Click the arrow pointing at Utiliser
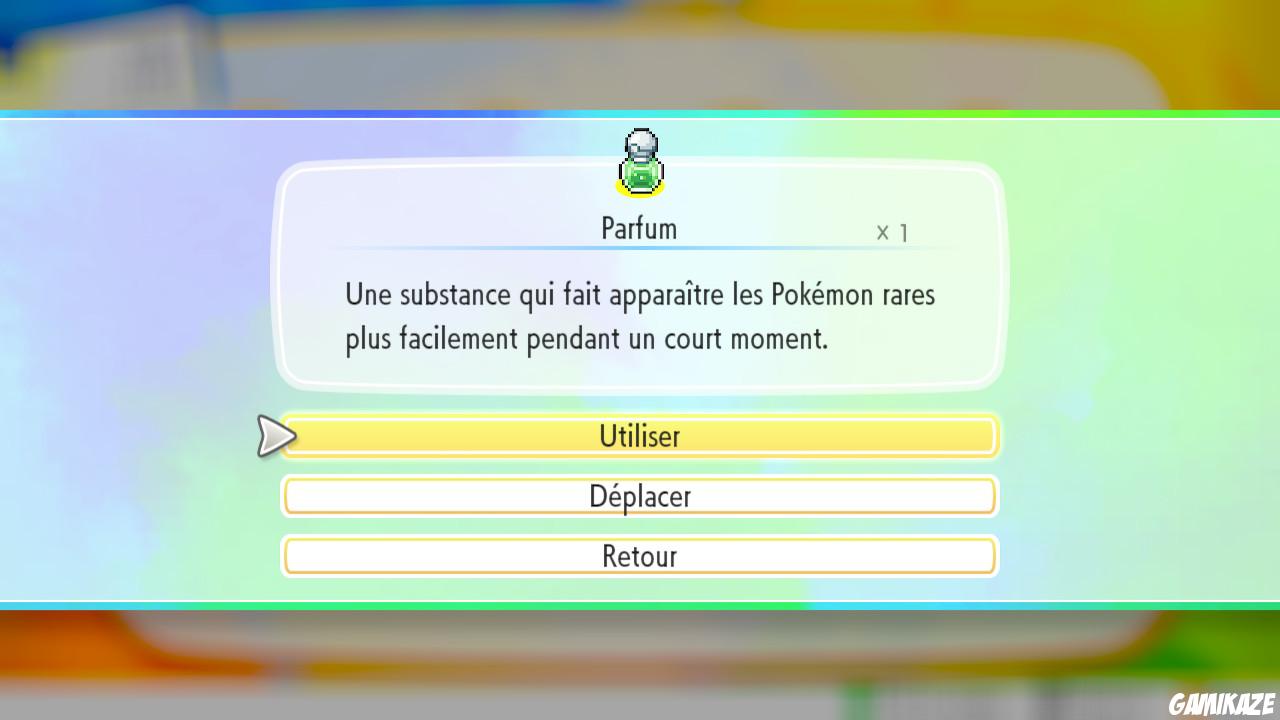The width and height of the screenshot is (1280, 720). coord(276,436)
